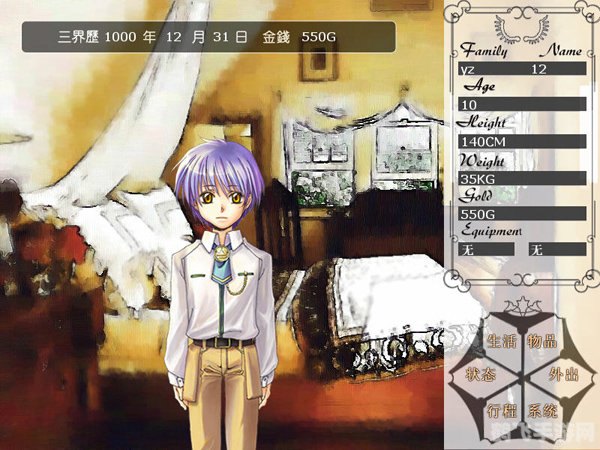The width and height of the screenshot is (600, 450).
Task: Open the 物品 (Items) menu
Action: pos(543,342)
